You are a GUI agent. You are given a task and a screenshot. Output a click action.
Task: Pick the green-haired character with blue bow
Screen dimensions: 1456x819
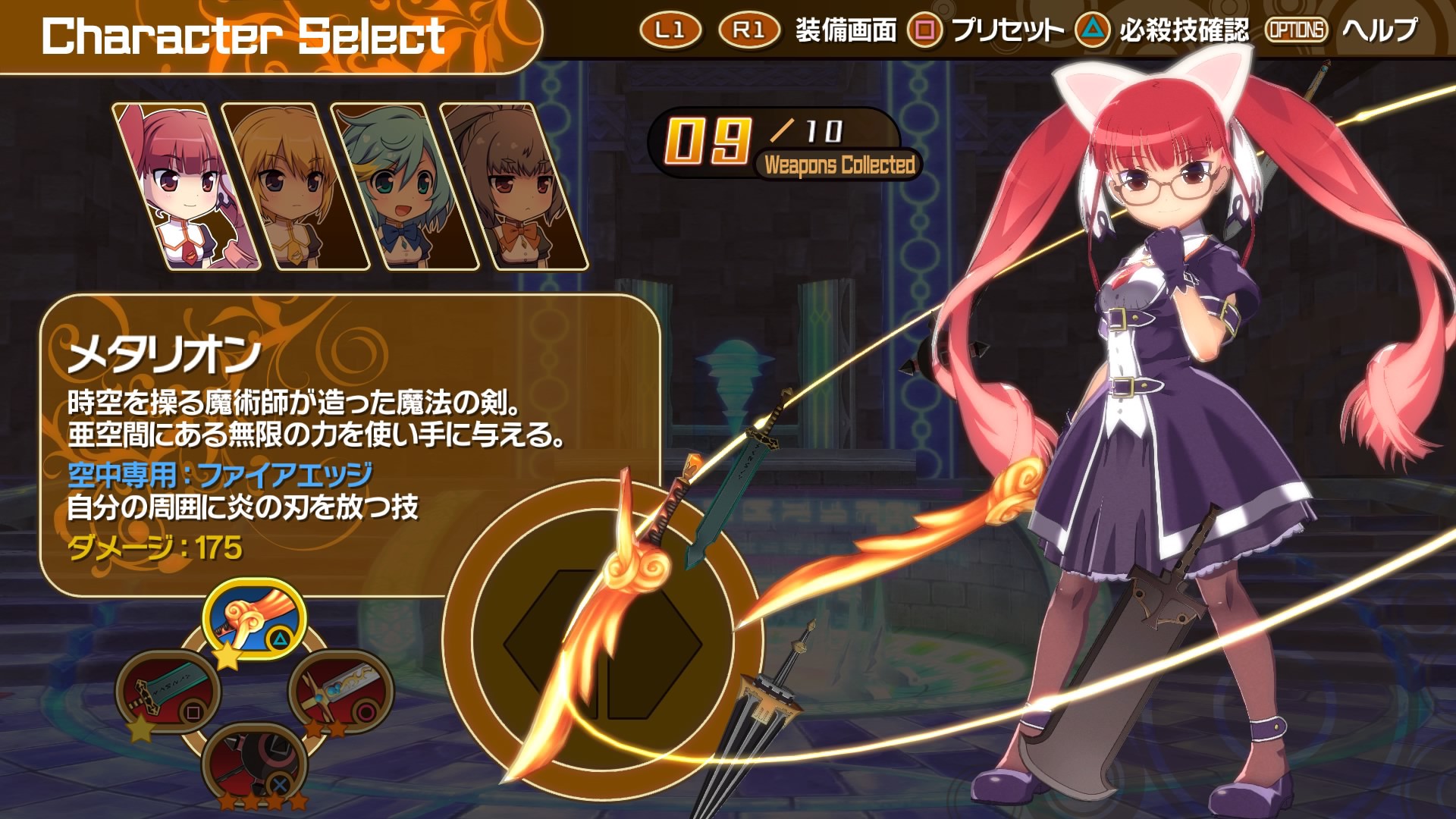tap(403, 187)
